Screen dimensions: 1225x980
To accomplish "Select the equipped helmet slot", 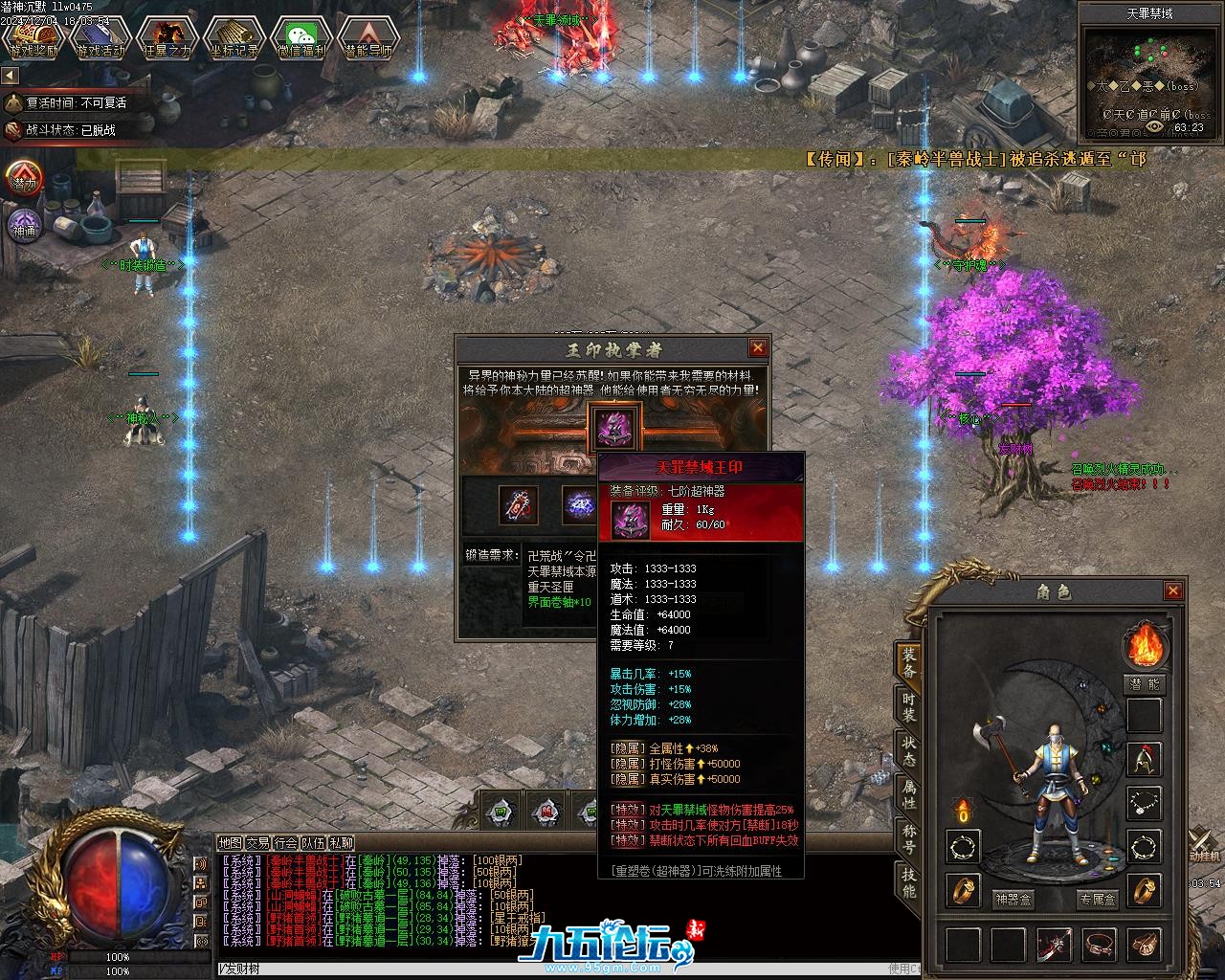I will tap(1144, 759).
